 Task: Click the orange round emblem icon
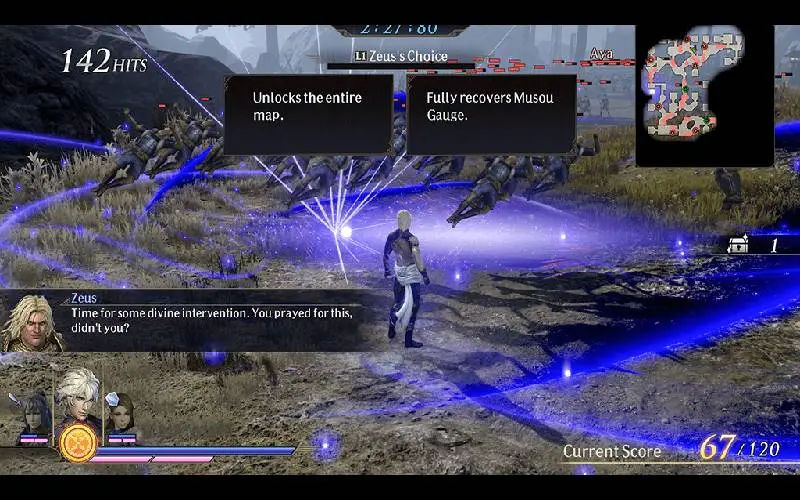77,442
